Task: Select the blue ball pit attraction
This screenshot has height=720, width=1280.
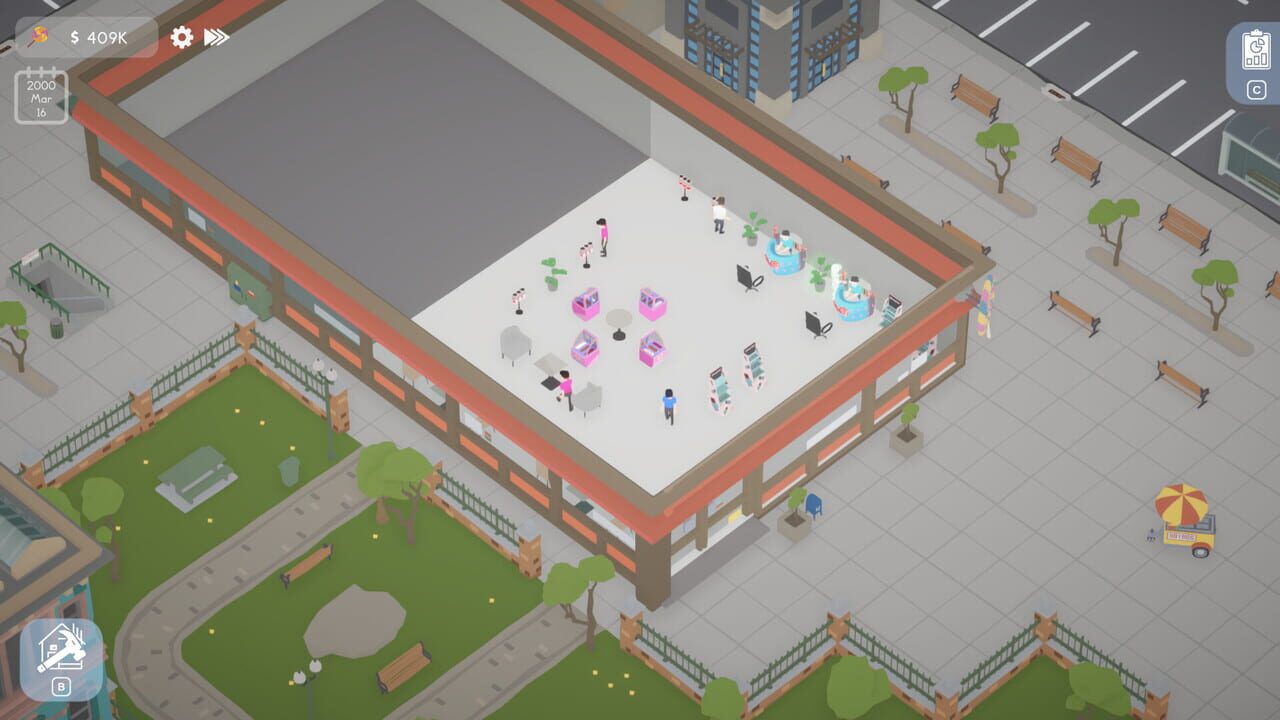Action: [x=785, y=252]
